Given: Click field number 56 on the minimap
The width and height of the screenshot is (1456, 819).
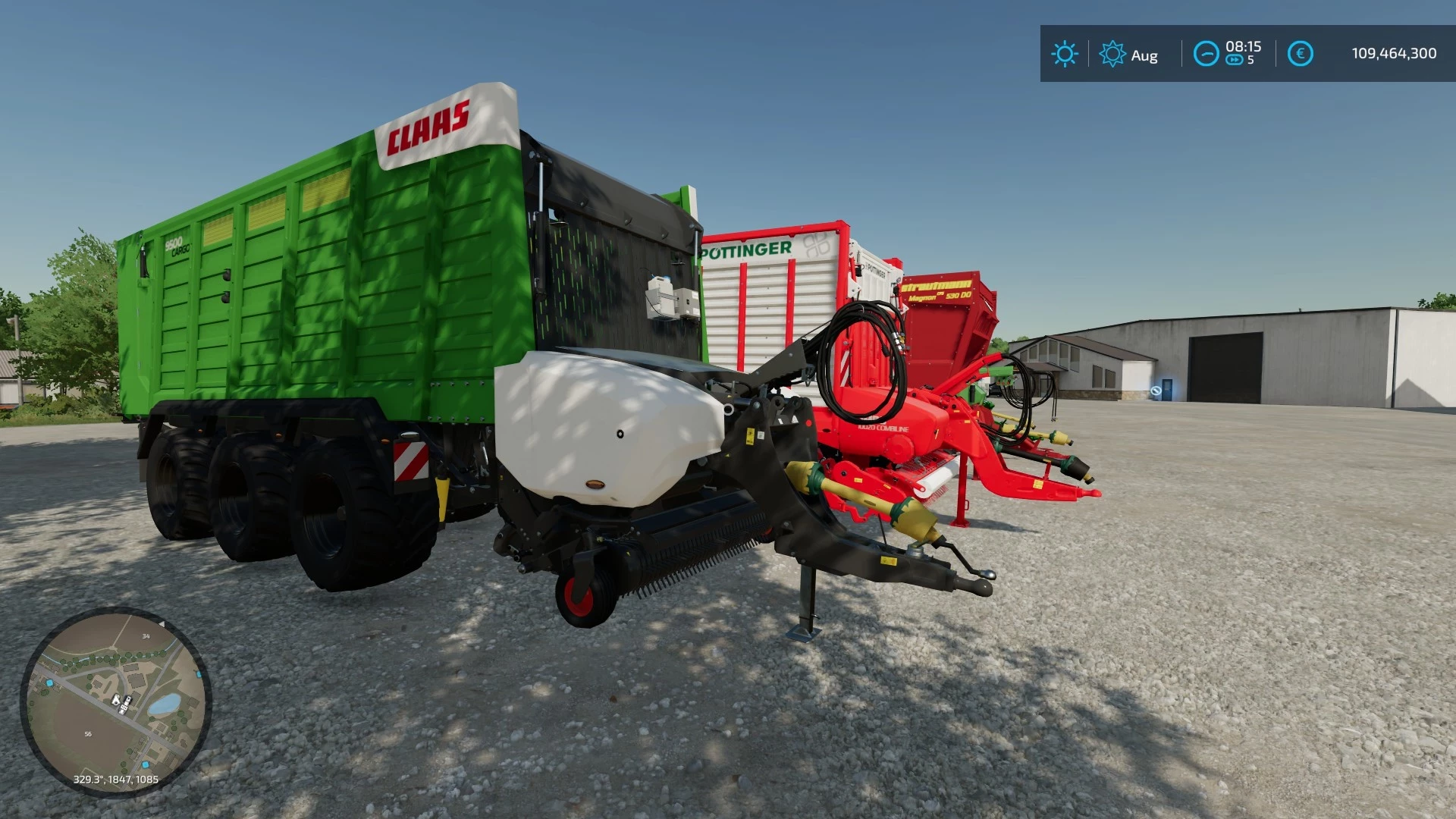Looking at the screenshot, I should coord(88,733).
